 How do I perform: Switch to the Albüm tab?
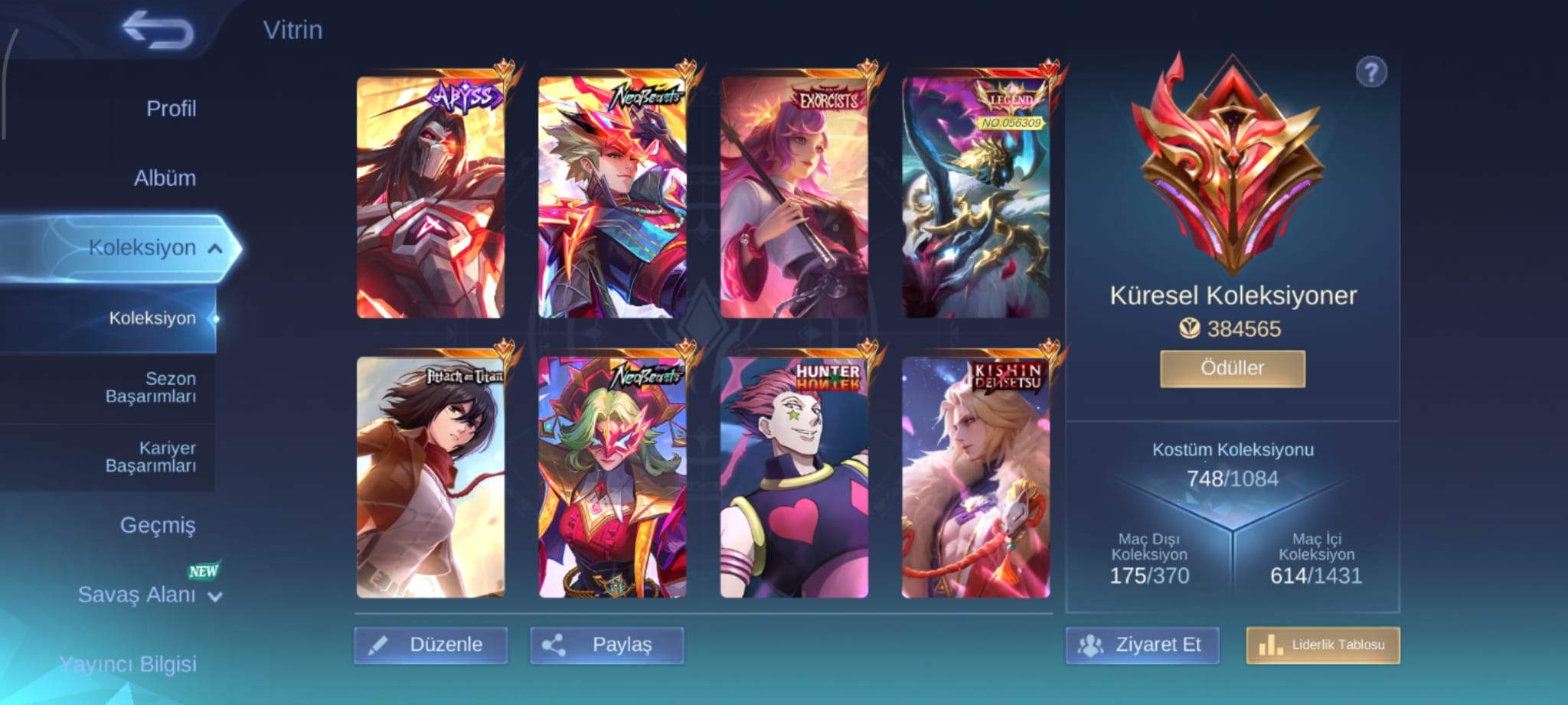165,178
